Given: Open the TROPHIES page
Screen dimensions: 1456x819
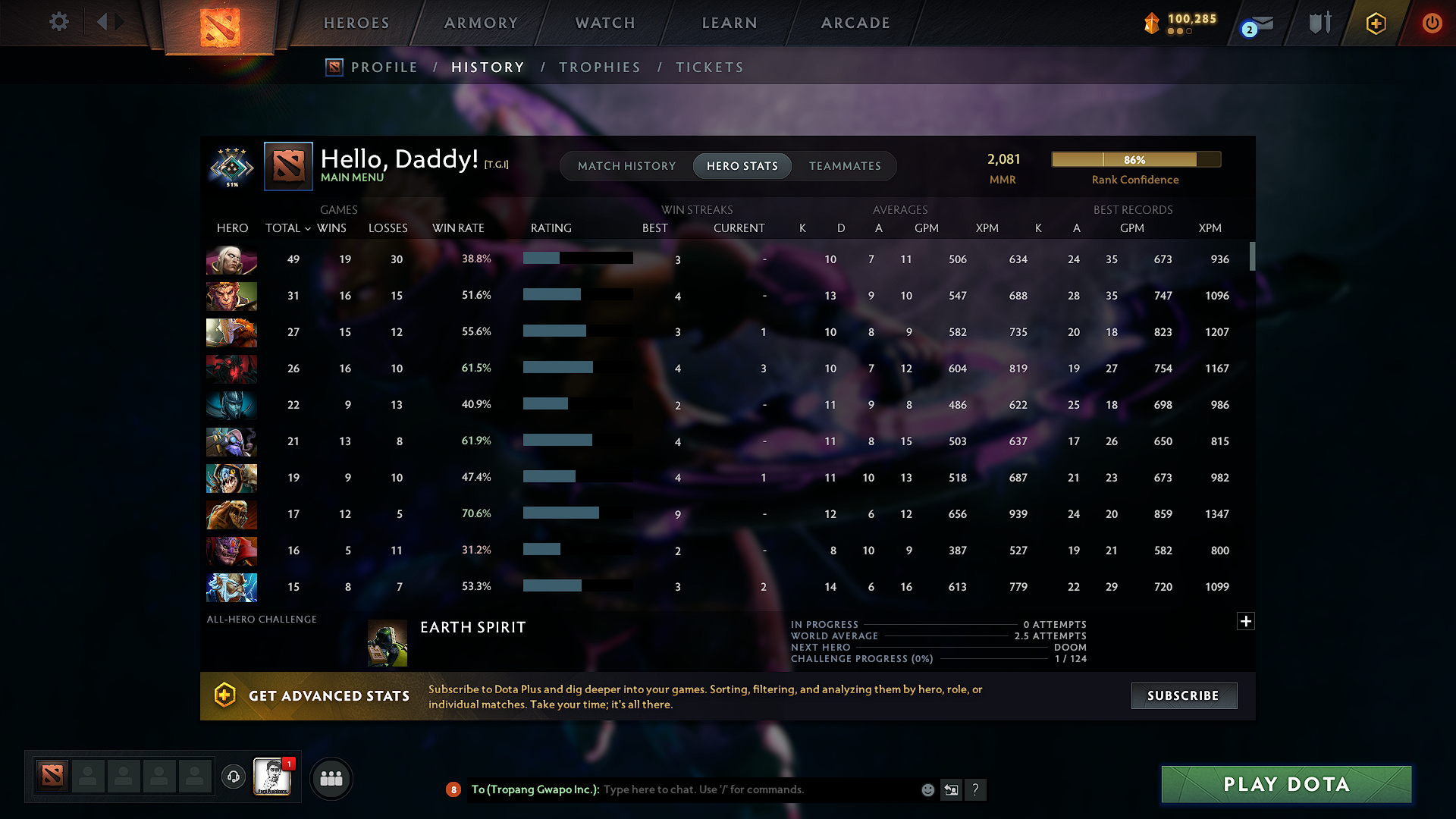Looking at the screenshot, I should (x=599, y=67).
